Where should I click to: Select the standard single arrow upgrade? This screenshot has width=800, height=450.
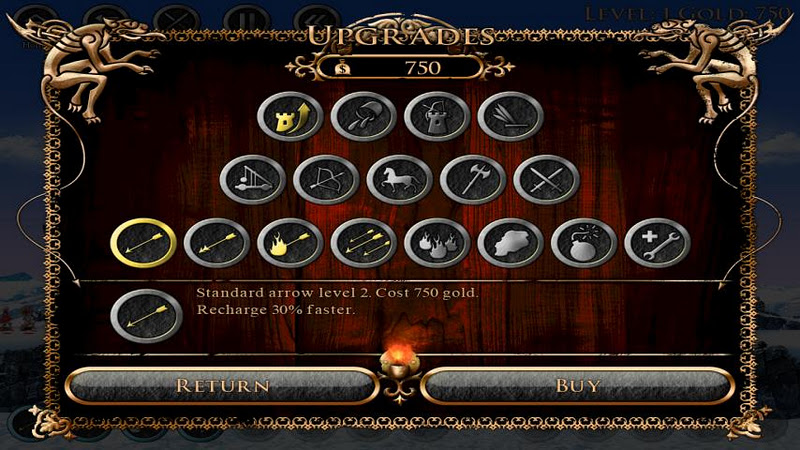pos(144,243)
